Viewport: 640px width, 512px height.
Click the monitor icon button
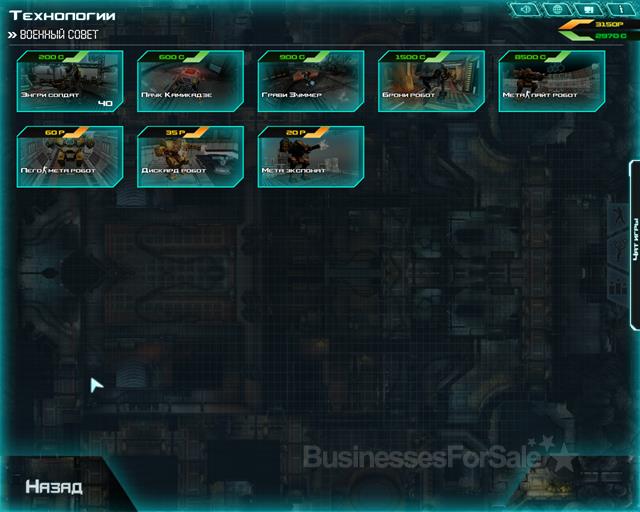(x=588, y=10)
